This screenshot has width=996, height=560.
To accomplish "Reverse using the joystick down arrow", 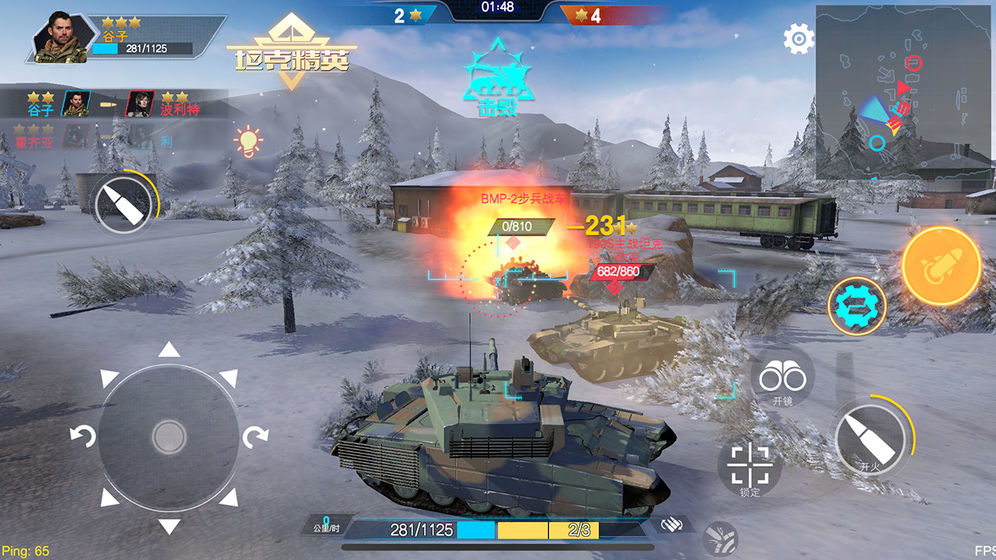I will (x=169, y=525).
